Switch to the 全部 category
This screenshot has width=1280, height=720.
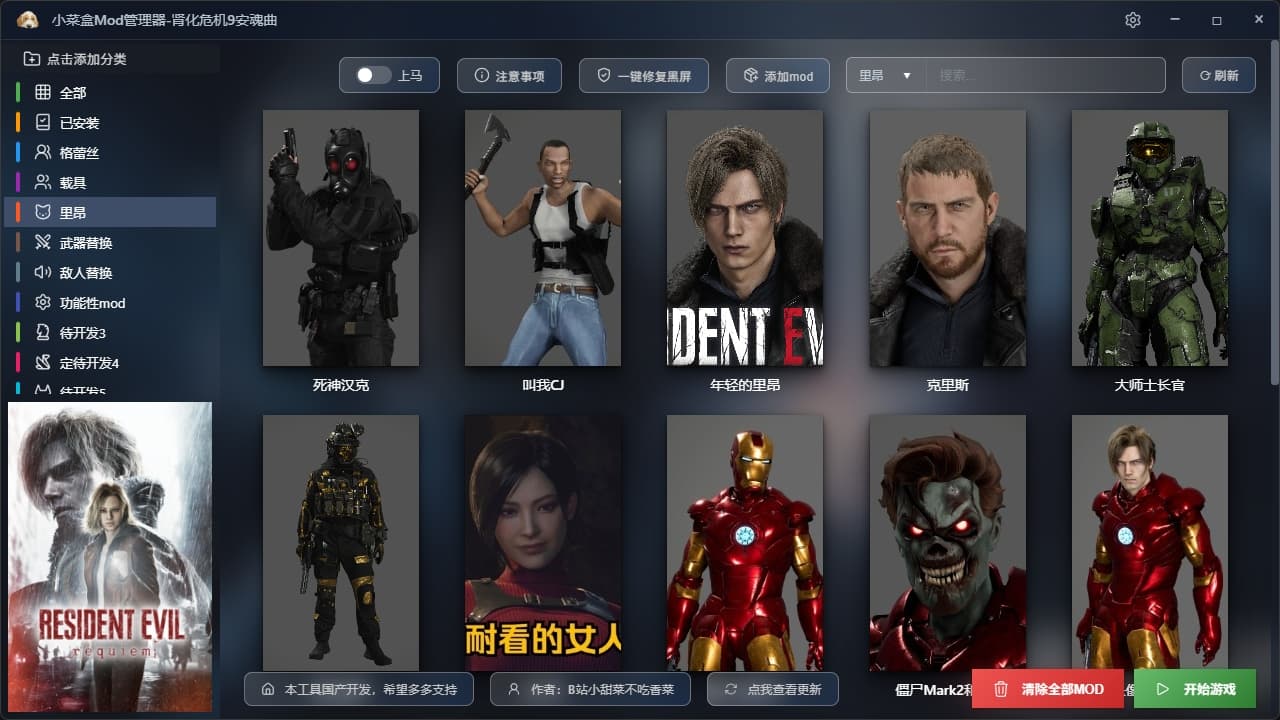tap(73, 93)
